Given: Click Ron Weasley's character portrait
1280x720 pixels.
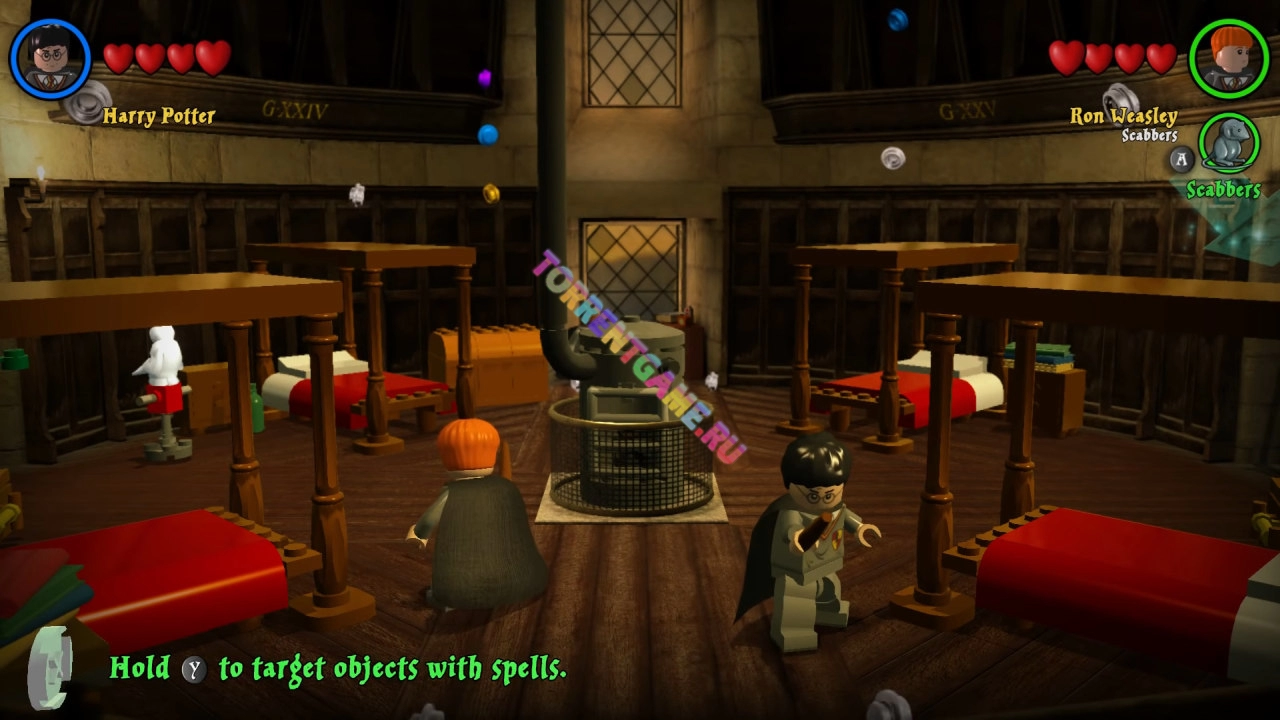Looking at the screenshot, I should tap(1228, 59).
